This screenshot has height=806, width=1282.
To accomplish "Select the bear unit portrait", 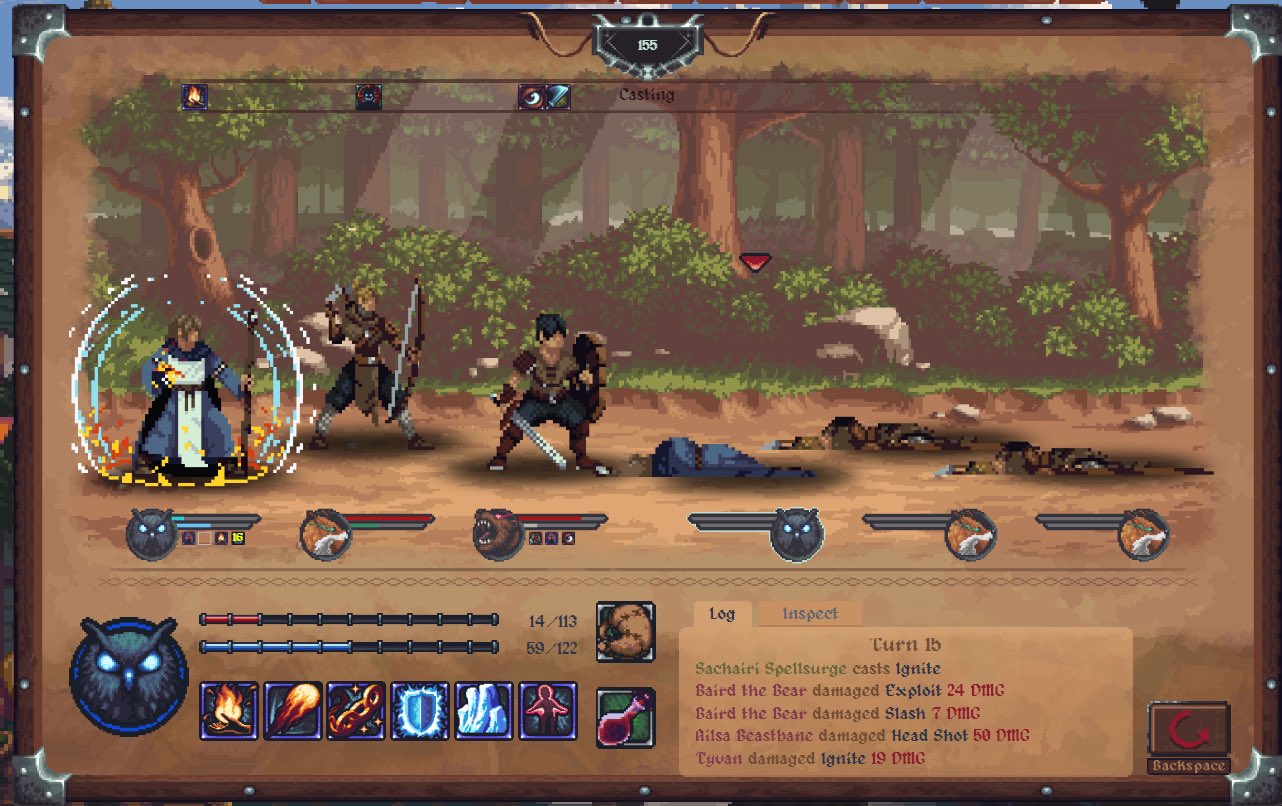I will pos(498,534).
